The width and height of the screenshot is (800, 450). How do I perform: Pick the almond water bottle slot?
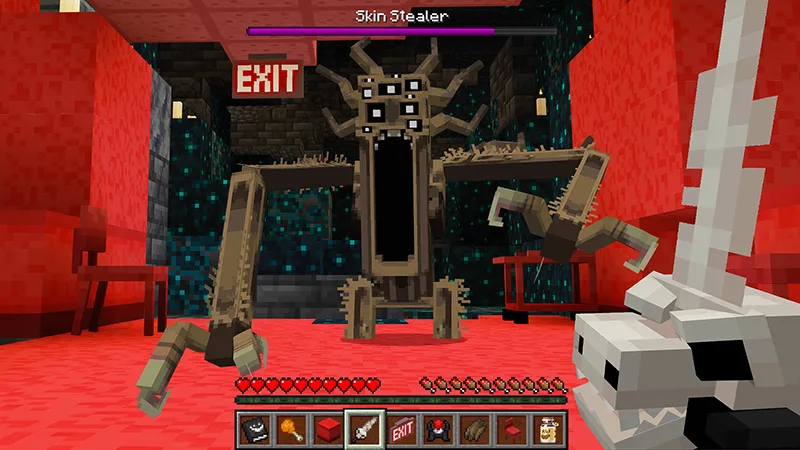545,428
